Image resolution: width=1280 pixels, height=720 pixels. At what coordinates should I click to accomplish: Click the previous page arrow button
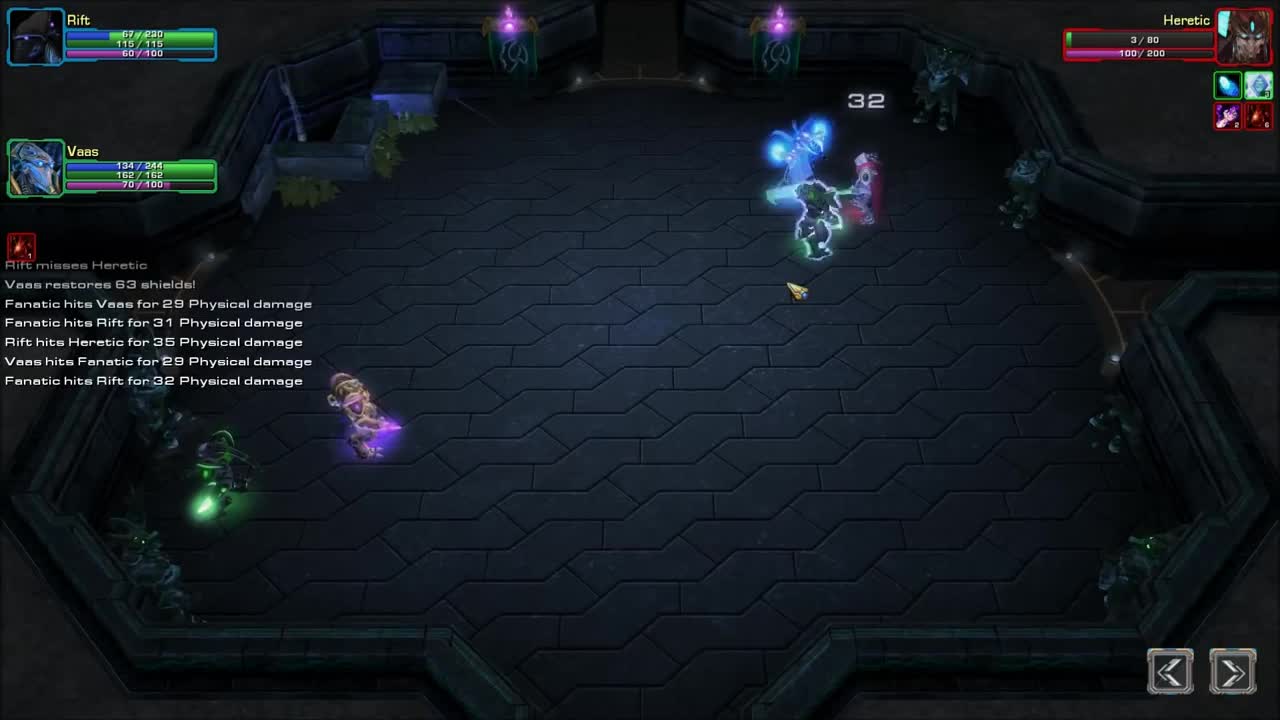[x=1170, y=671]
